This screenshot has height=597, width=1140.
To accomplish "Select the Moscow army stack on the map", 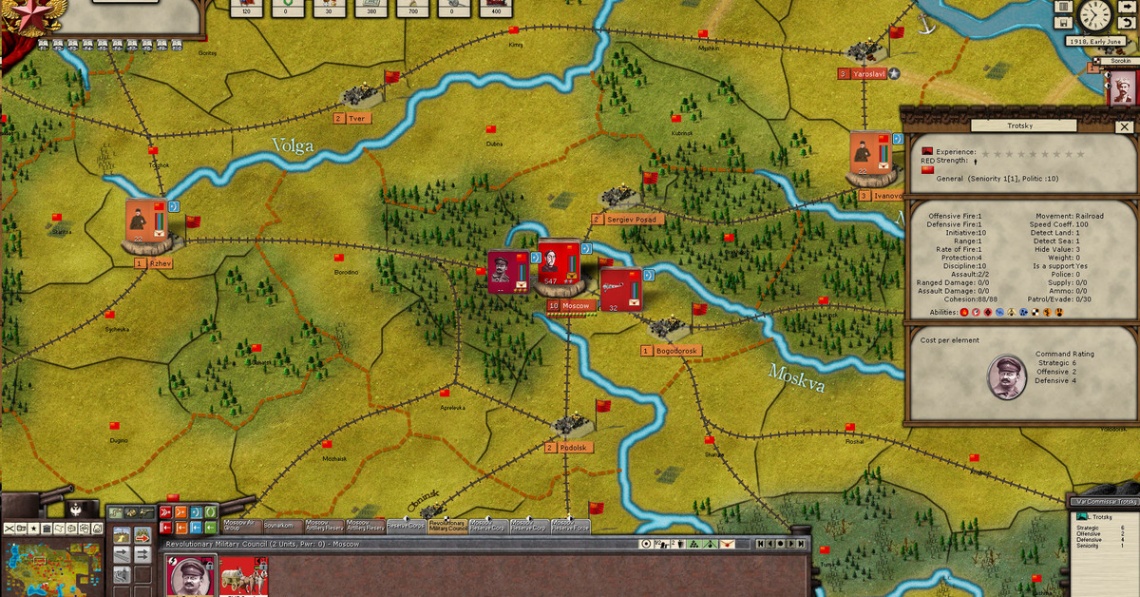I will pos(558,264).
